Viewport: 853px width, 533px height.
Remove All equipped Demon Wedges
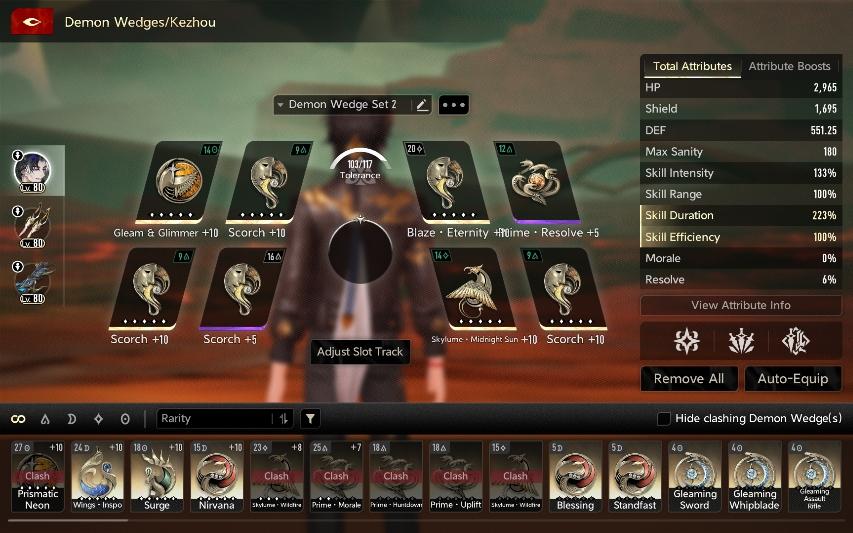689,379
